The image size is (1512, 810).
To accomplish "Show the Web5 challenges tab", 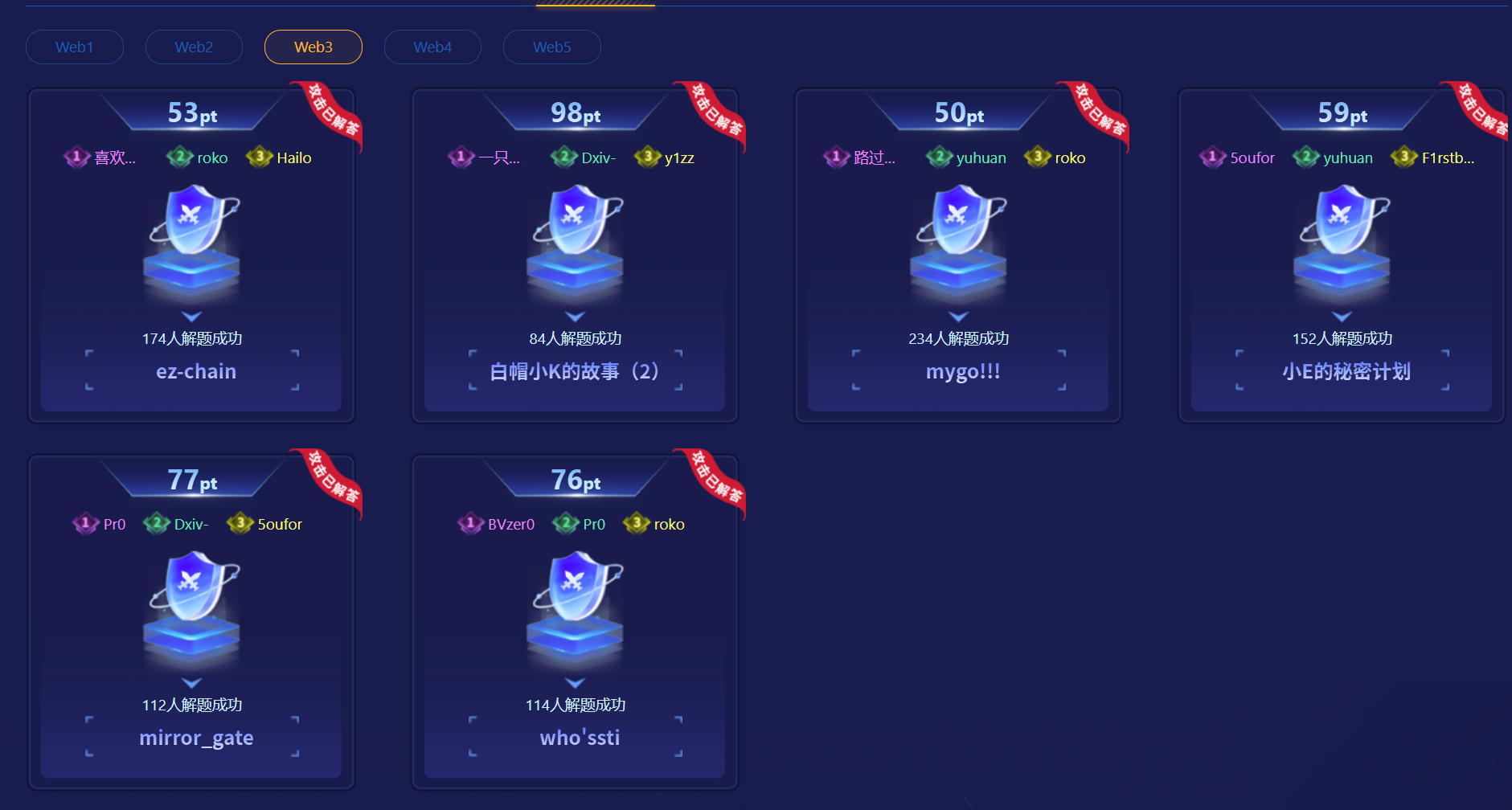I will 552,47.
